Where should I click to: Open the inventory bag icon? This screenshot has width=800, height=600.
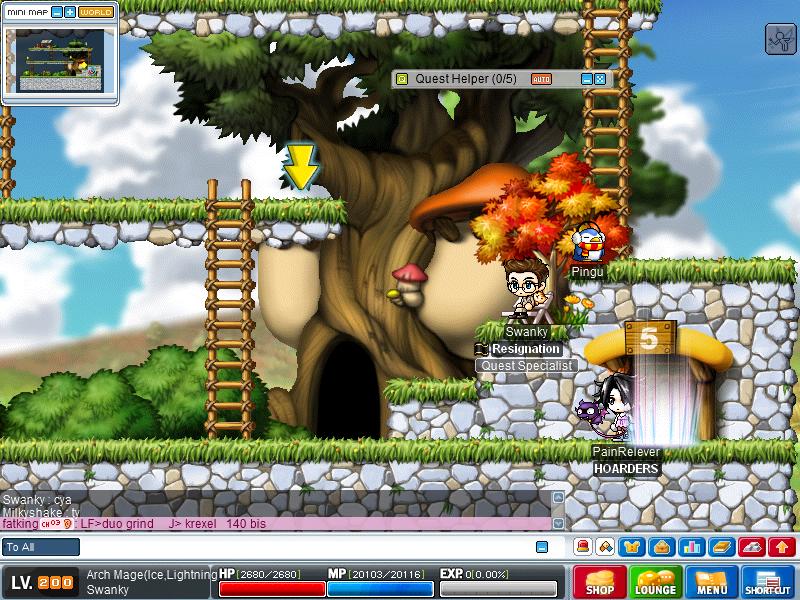click(x=660, y=547)
